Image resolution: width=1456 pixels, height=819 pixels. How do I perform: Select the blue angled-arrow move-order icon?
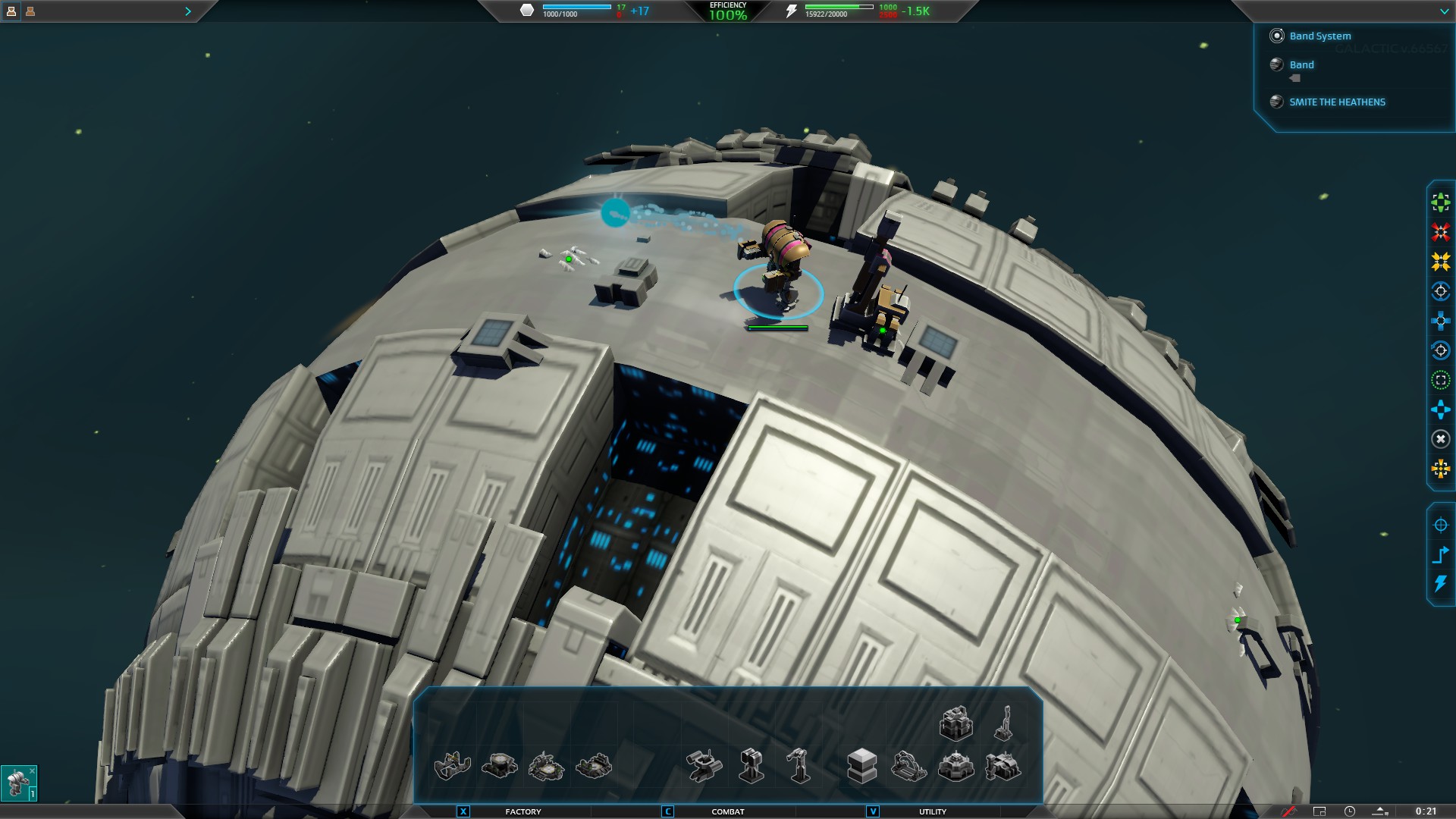pyautogui.click(x=1440, y=554)
